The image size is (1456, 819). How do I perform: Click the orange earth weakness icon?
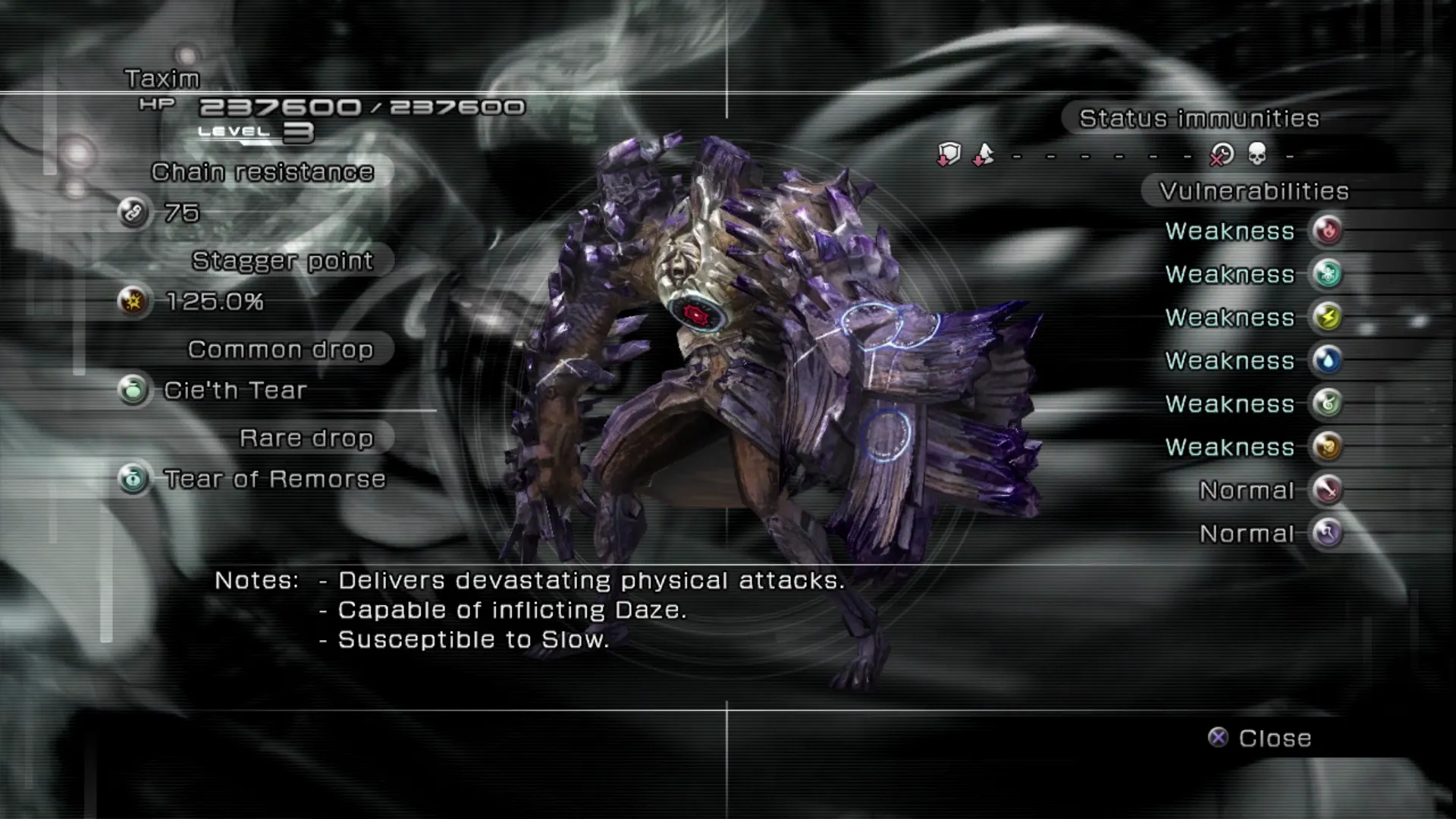[x=1327, y=447]
